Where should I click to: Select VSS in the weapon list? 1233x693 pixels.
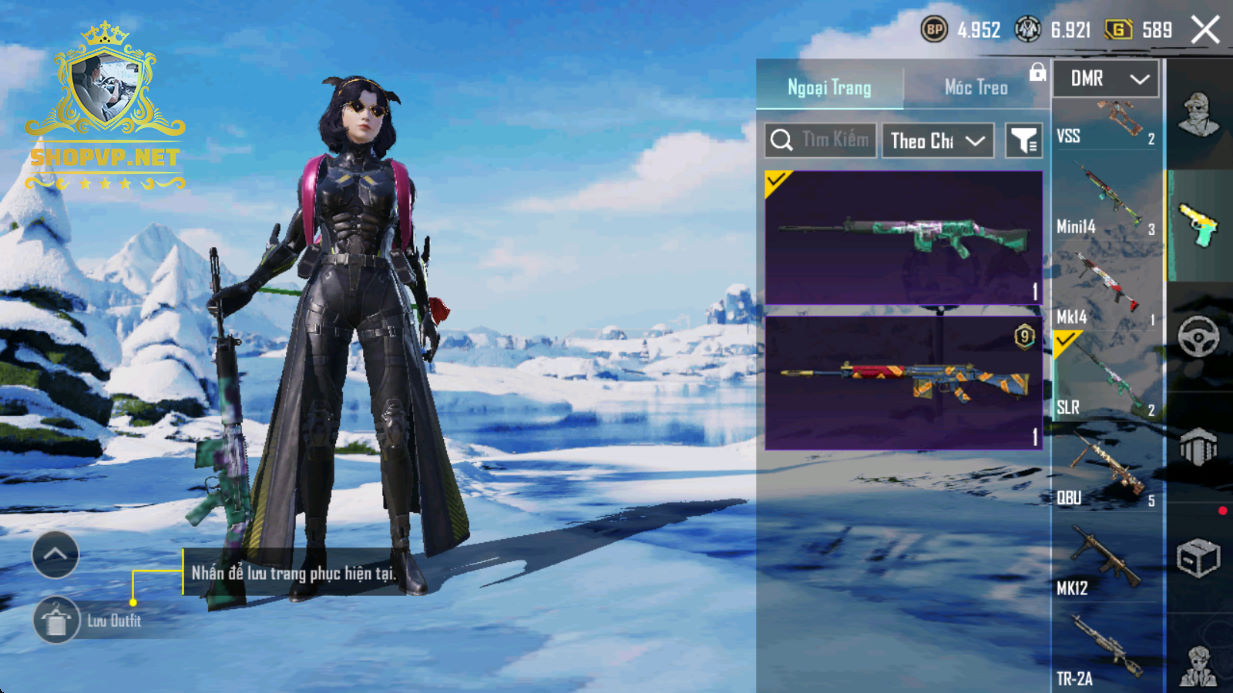click(1106, 125)
